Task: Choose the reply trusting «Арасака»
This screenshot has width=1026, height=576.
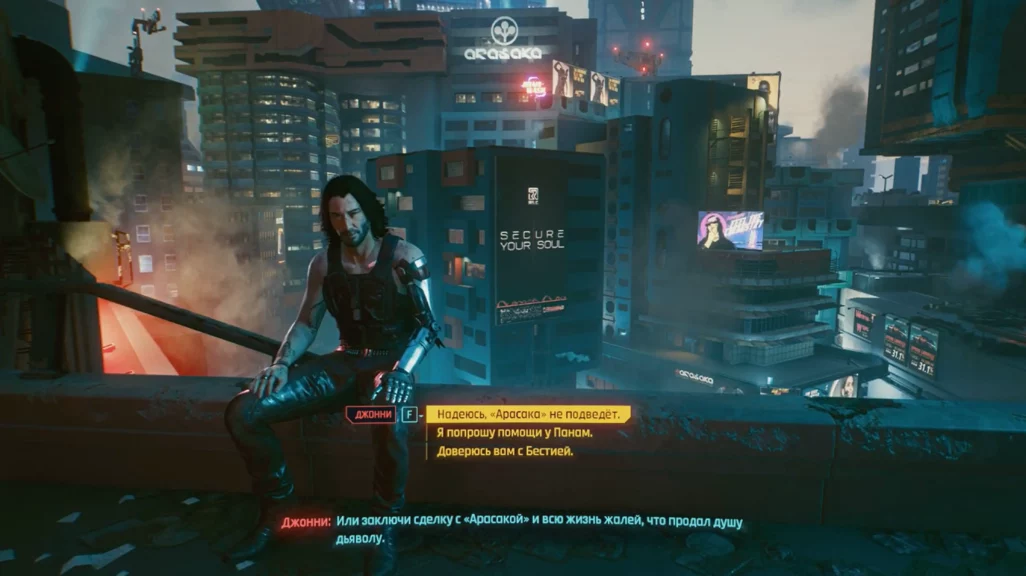Action: pyautogui.click(x=529, y=414)
